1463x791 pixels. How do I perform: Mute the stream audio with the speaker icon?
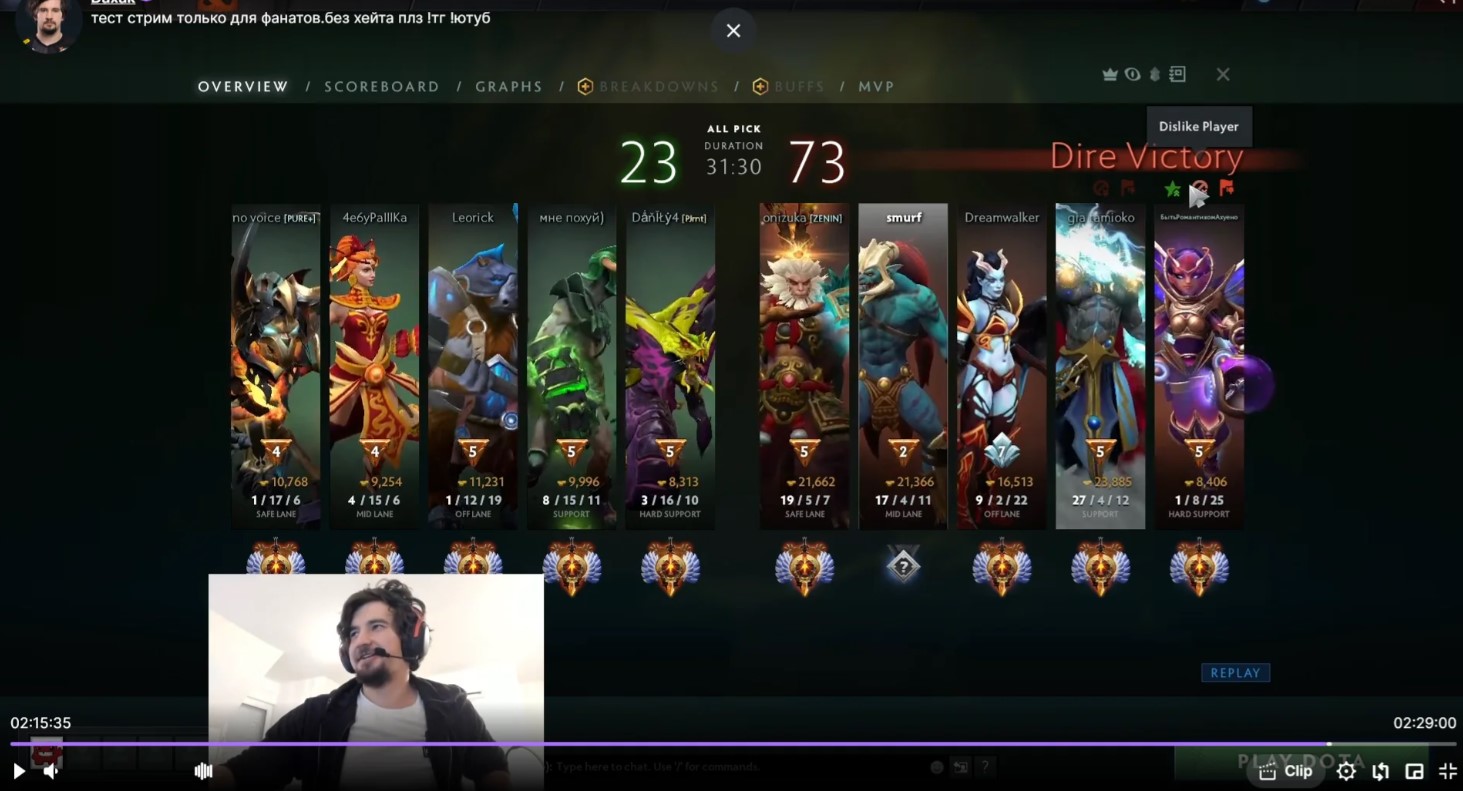tap(50, 771)
